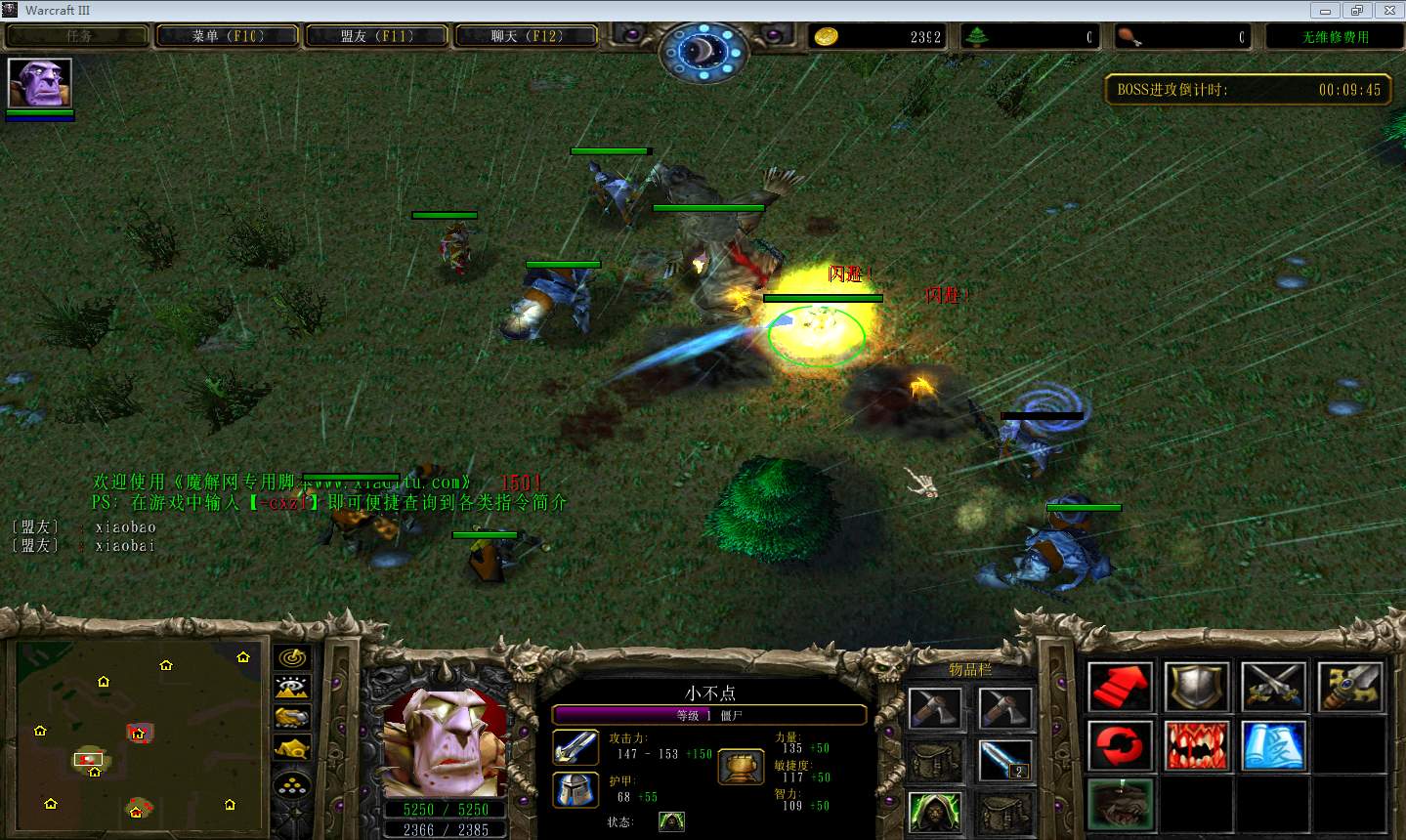
Task: Open the blue scroll spellbook ability
Action: (1273, 746)
